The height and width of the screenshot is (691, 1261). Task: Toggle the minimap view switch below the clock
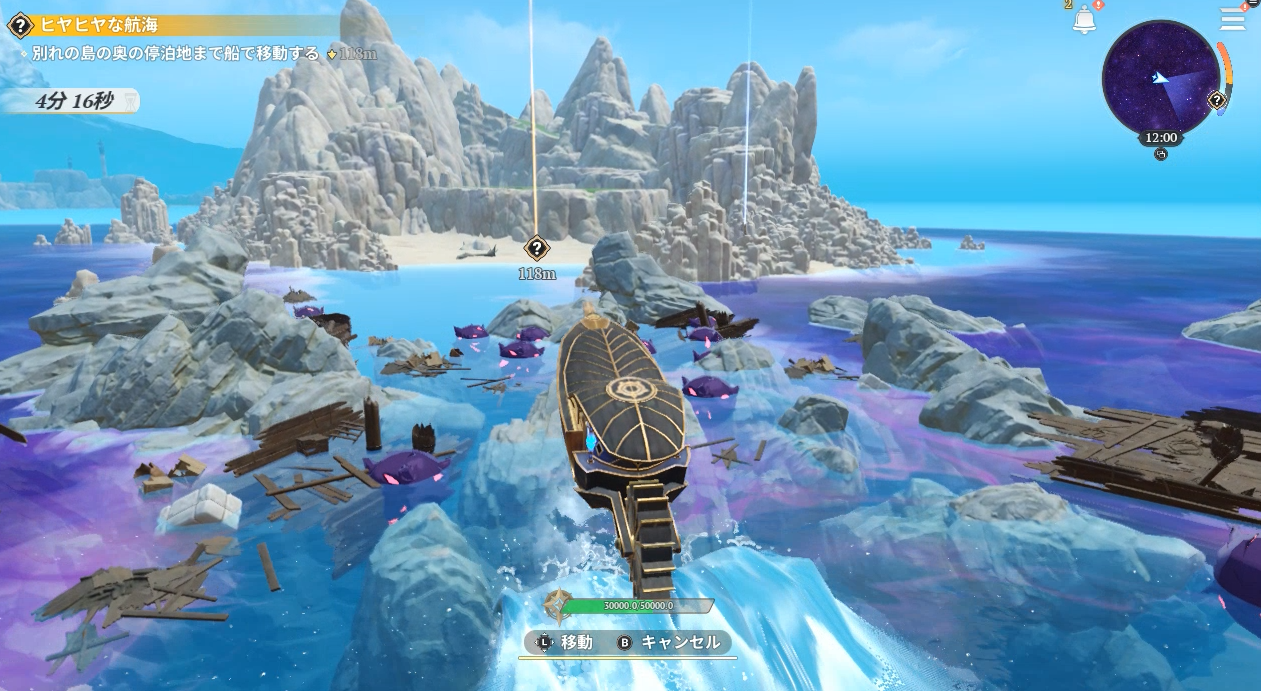pyautogui.click(x=1160, y=155)
